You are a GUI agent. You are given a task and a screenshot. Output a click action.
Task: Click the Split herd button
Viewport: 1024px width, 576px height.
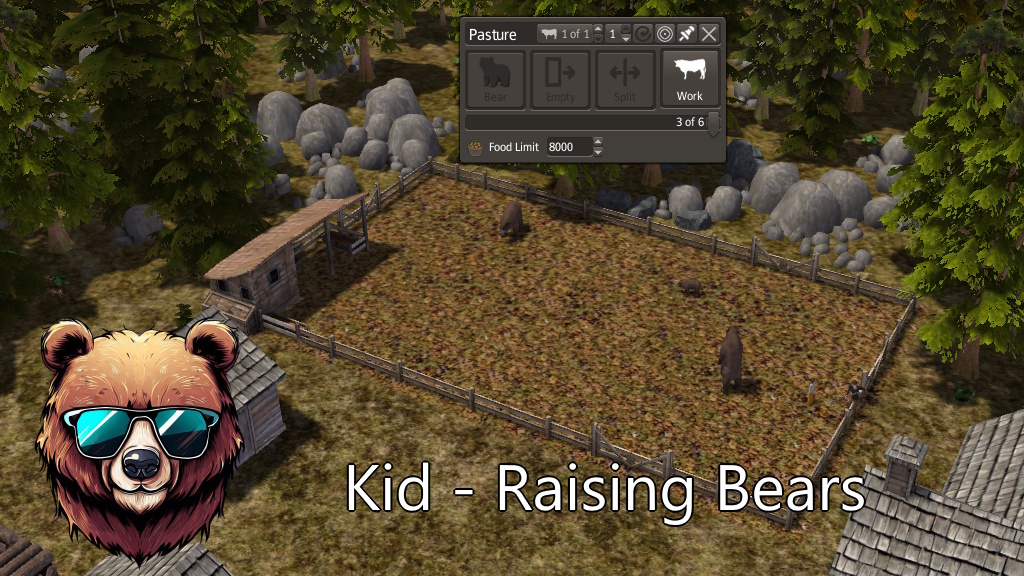[625, 79]
